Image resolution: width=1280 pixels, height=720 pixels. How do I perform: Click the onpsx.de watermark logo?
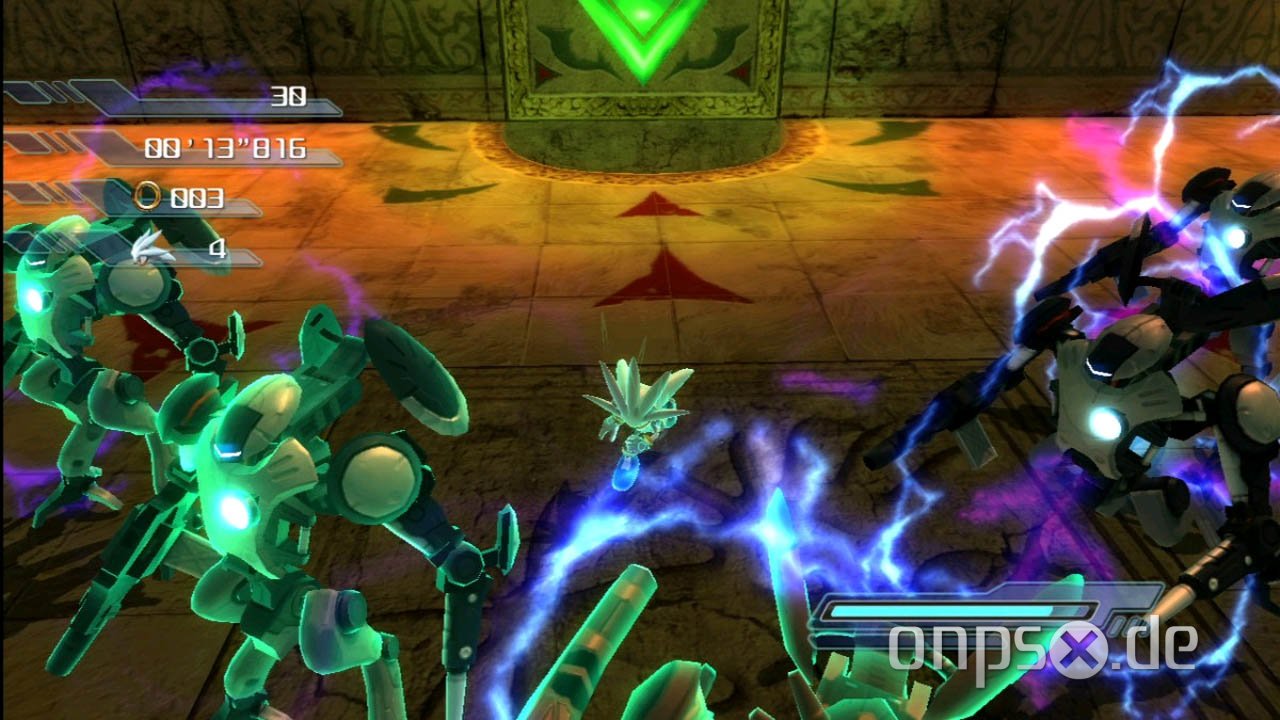click(1042, 648)
